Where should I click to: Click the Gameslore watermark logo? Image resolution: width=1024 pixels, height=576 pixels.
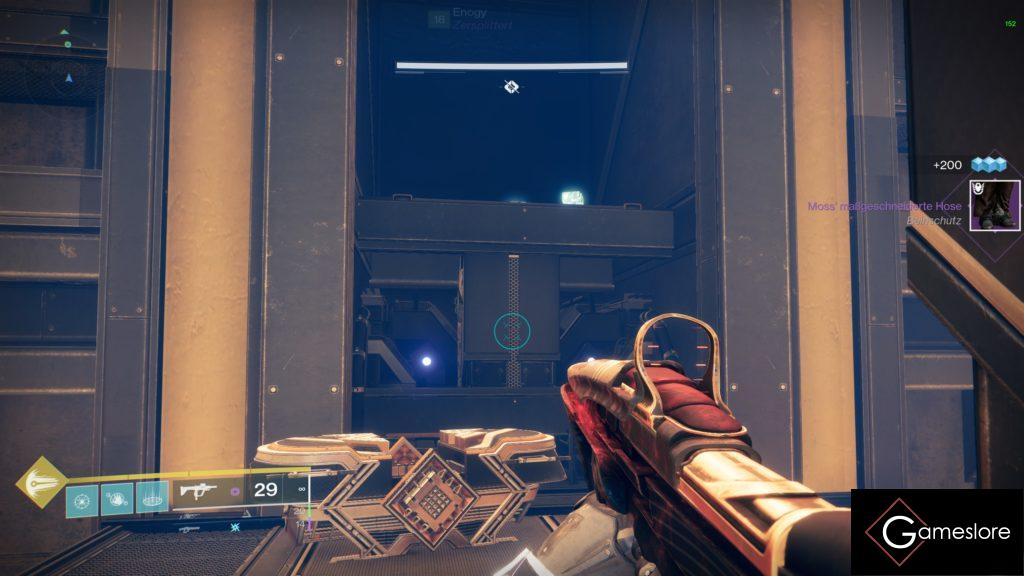click(x=937, y=532)
